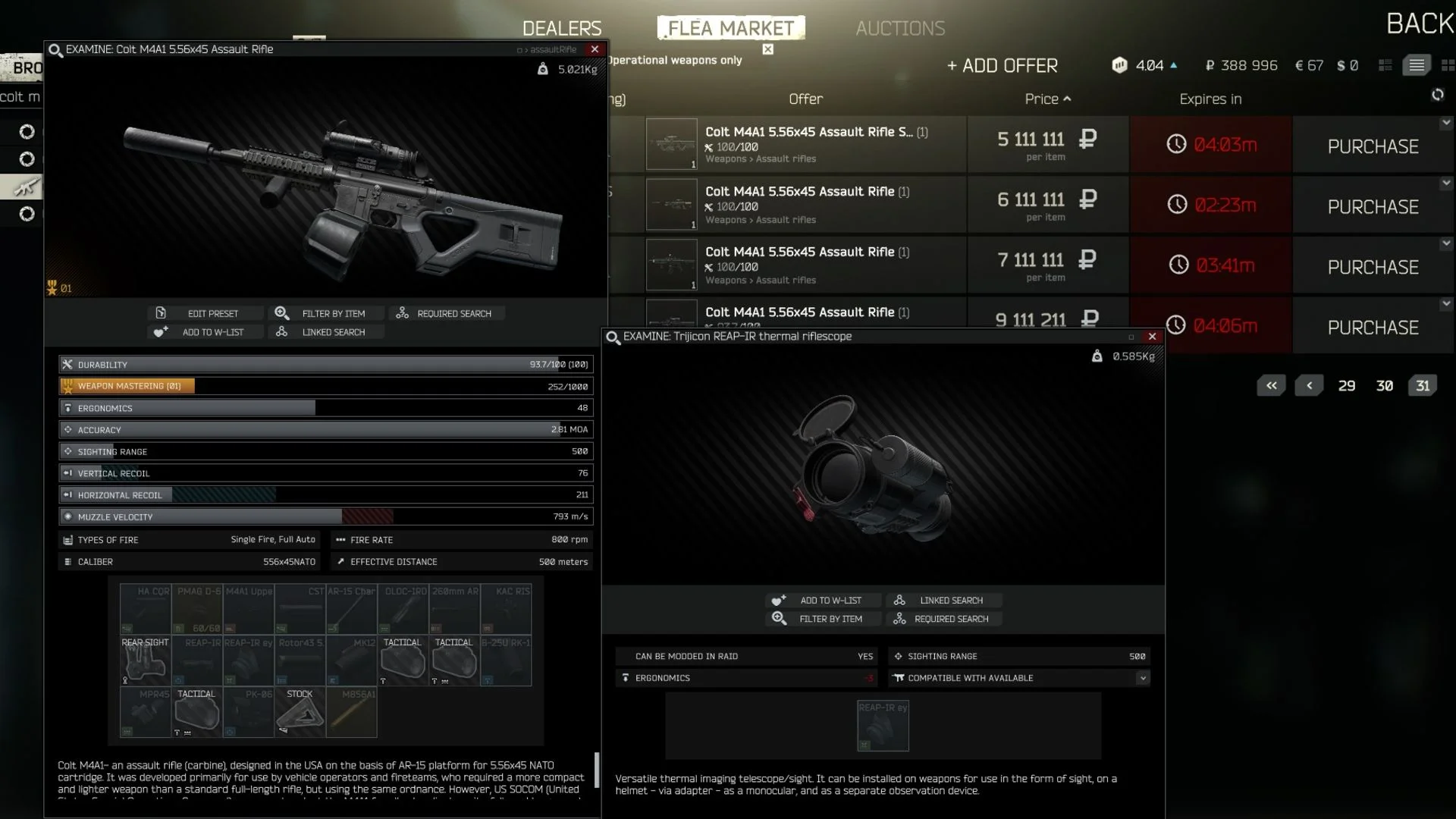Close the Colt M4A1 examine window
The height and width of the screenshot is (819, 1456).
point(595,49)
